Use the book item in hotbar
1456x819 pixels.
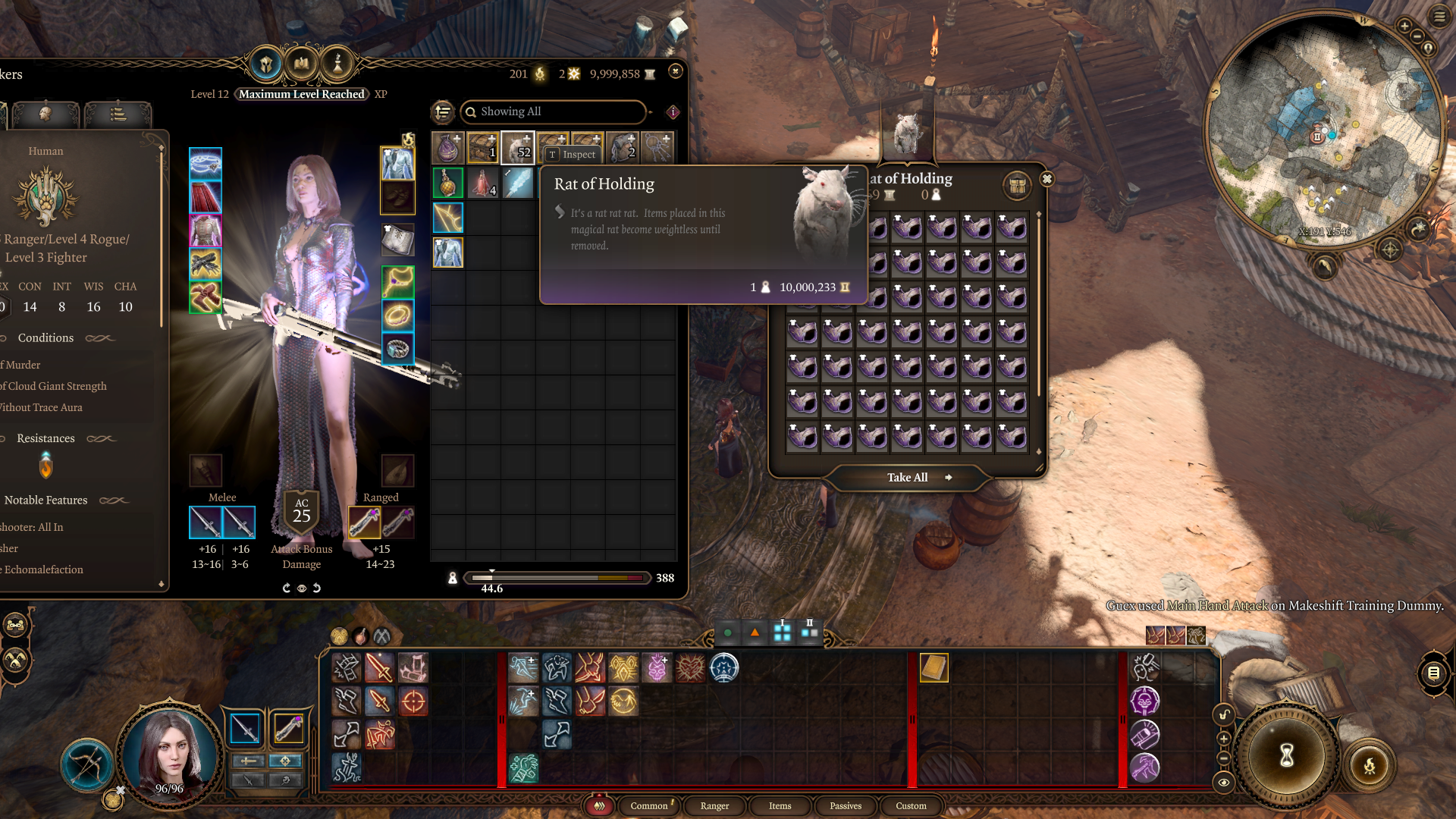[934, 668]
